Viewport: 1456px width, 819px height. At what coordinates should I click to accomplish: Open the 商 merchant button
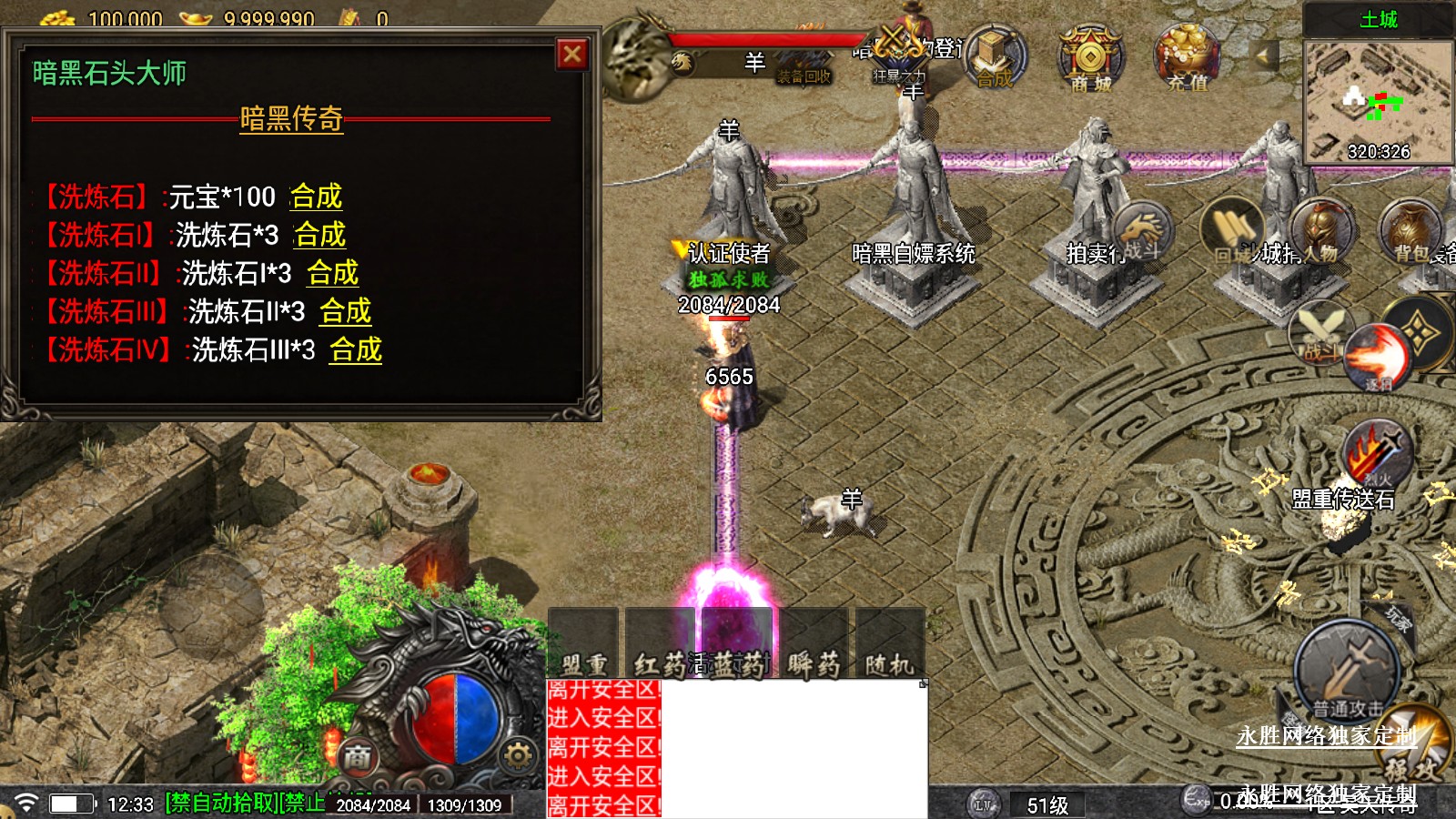[358, 755]
